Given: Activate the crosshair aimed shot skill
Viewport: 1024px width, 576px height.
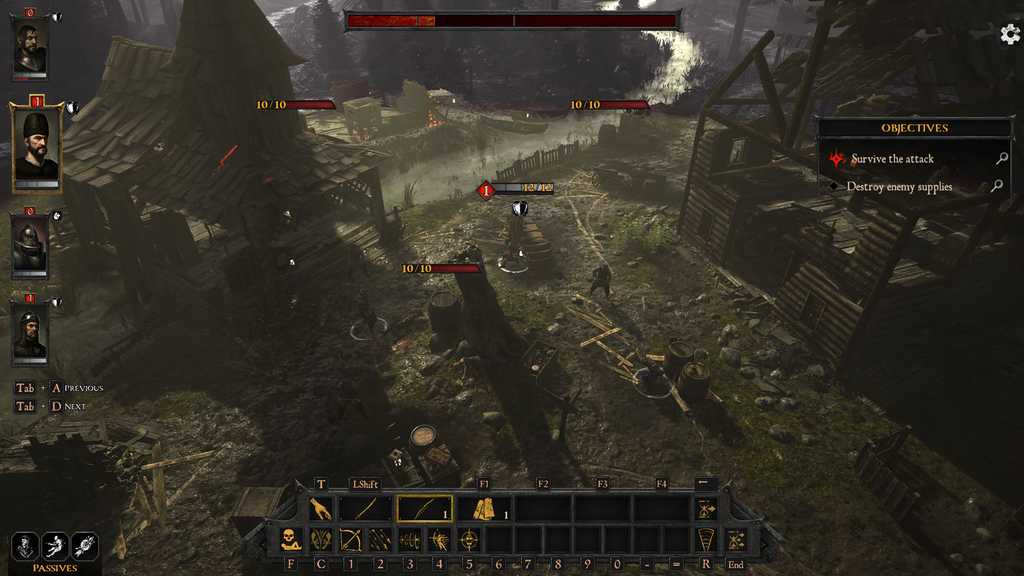Looking at the screenshot, I should 469,540.
